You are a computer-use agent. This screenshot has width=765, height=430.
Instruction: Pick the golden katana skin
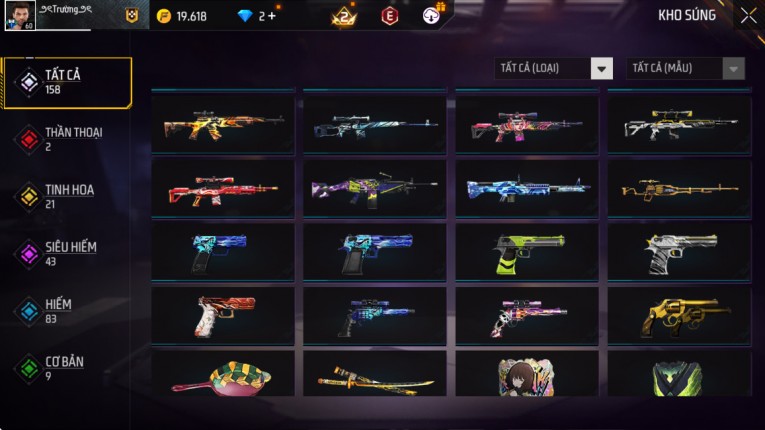click(375, 380)
